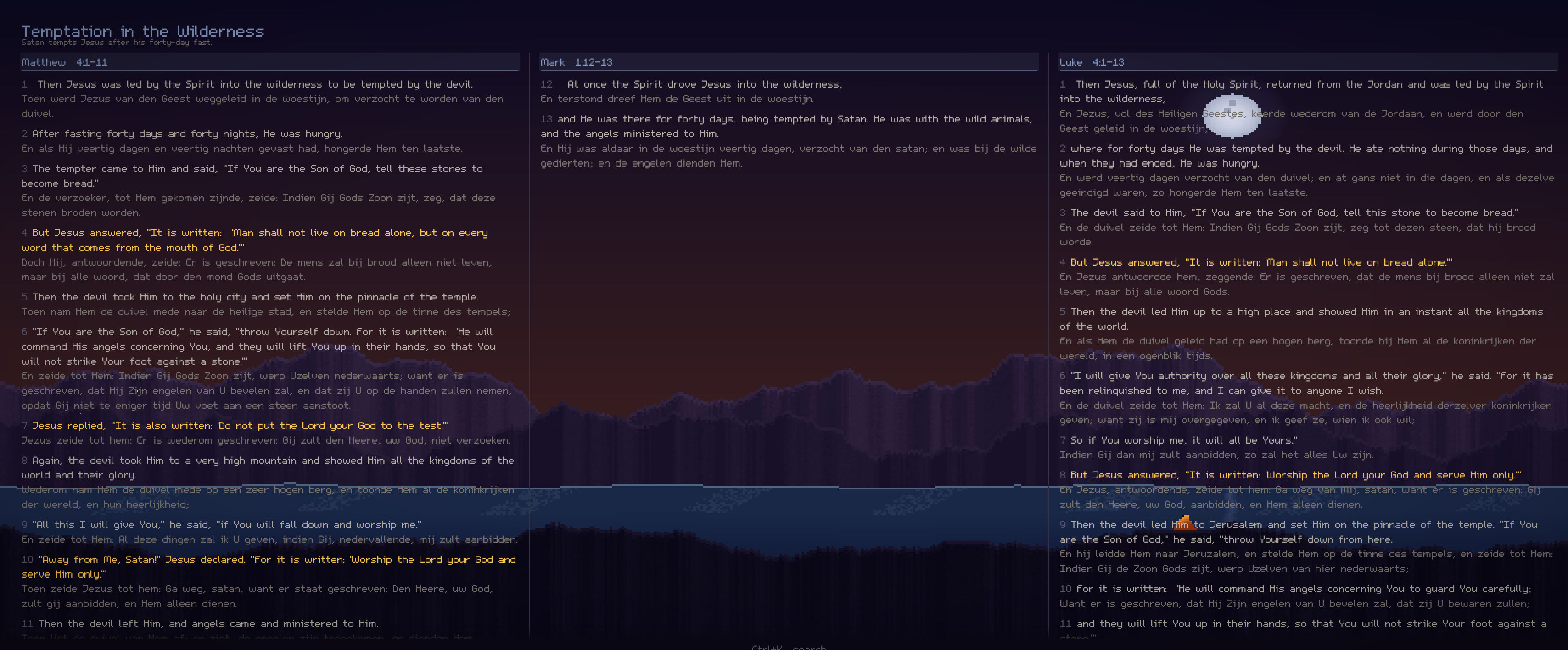Select Matthew verse 1 number
Viewport: 1568px width, 650px height.
pos(24,84)
